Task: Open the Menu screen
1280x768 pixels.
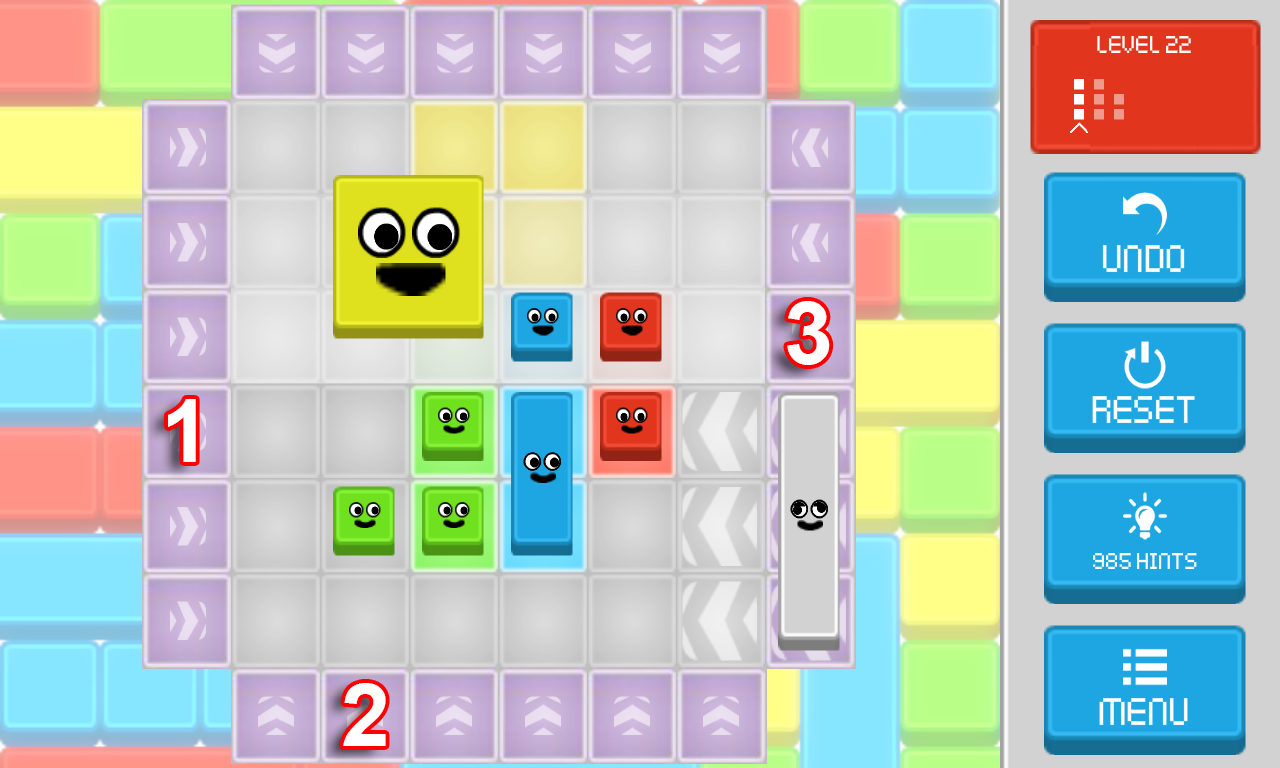Action: (x=1144, y=689)
